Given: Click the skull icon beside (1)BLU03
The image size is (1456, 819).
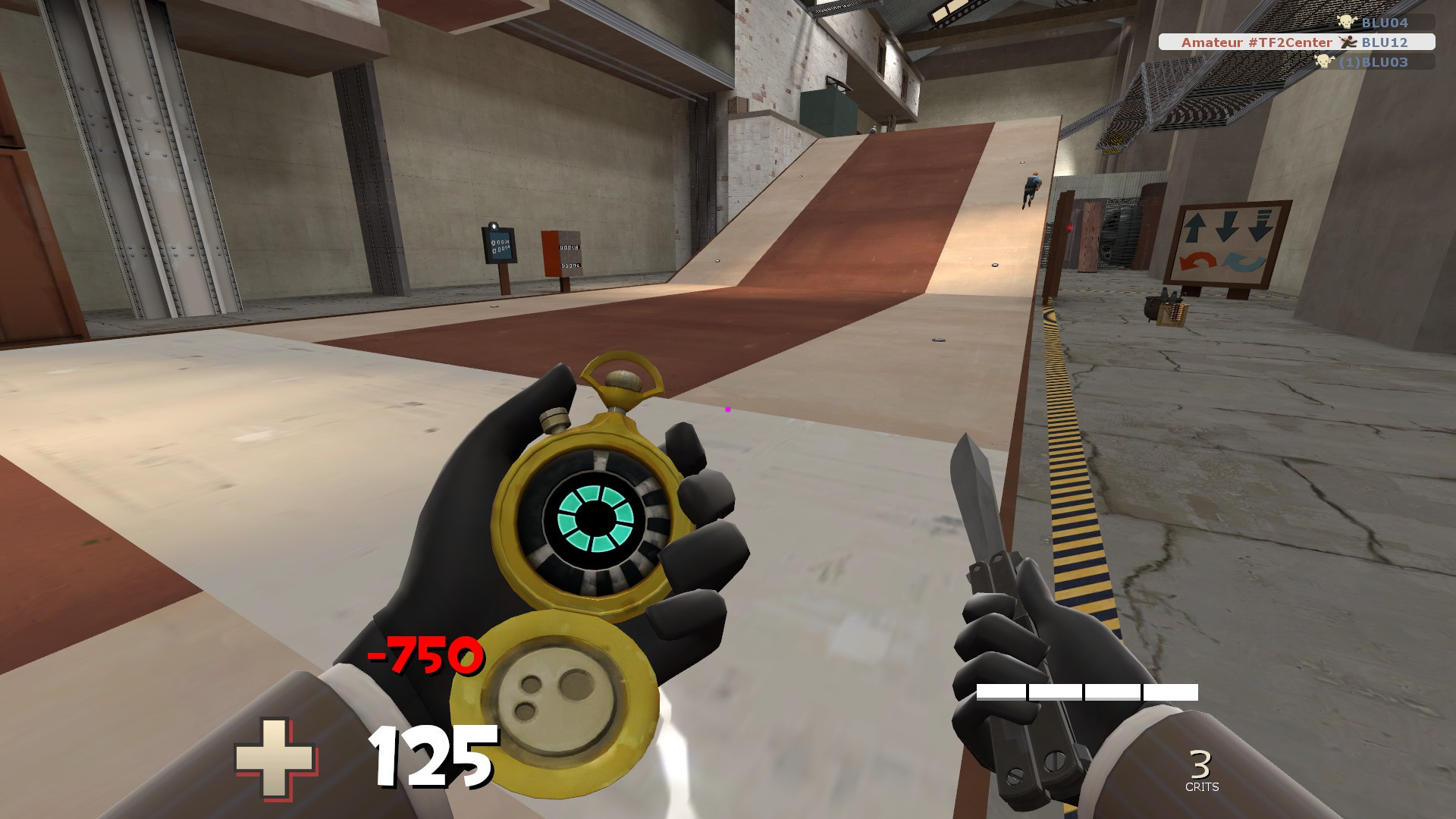Looking at the screenshot, I should 1325,61.
